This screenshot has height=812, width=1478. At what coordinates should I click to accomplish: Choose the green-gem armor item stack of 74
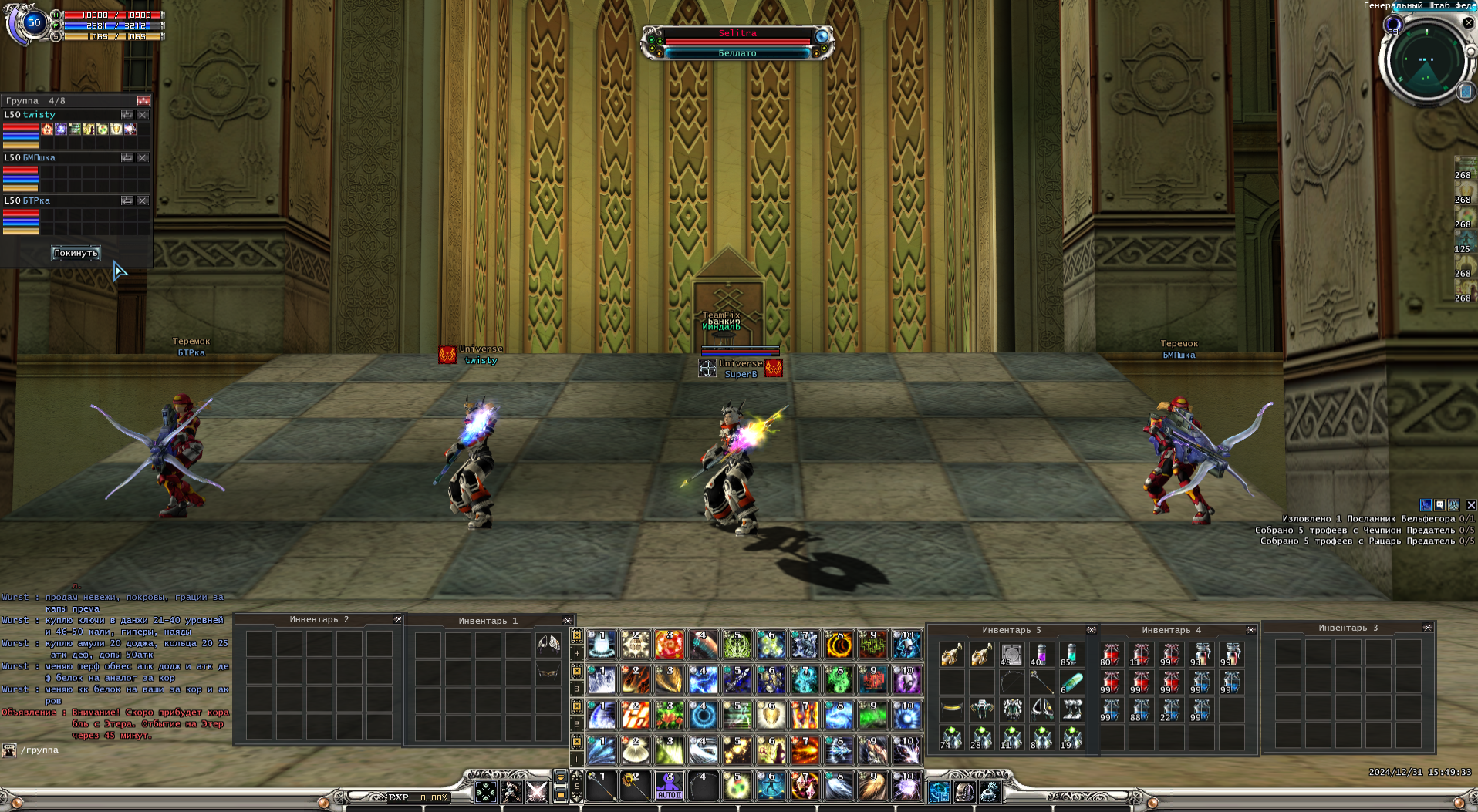(951, 738)
